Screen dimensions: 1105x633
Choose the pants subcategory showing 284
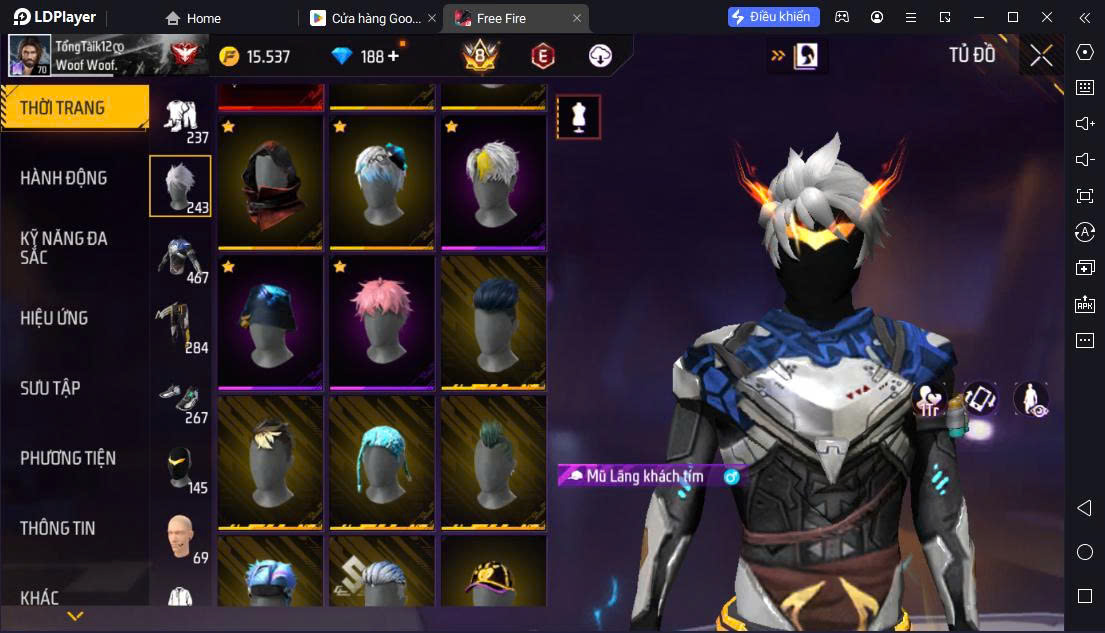[181, 328]
